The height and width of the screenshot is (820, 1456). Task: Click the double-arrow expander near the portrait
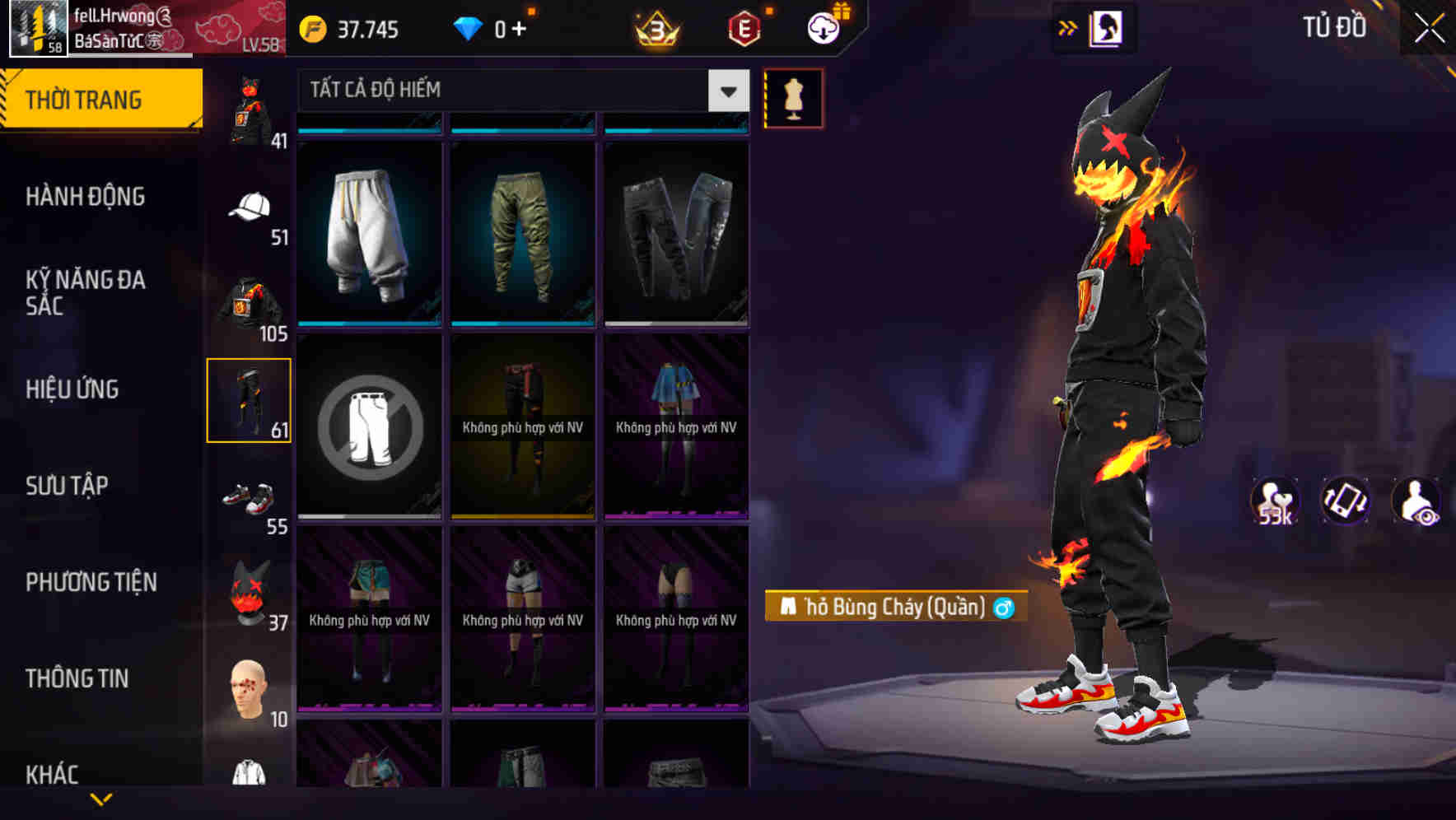point(1067,27)
